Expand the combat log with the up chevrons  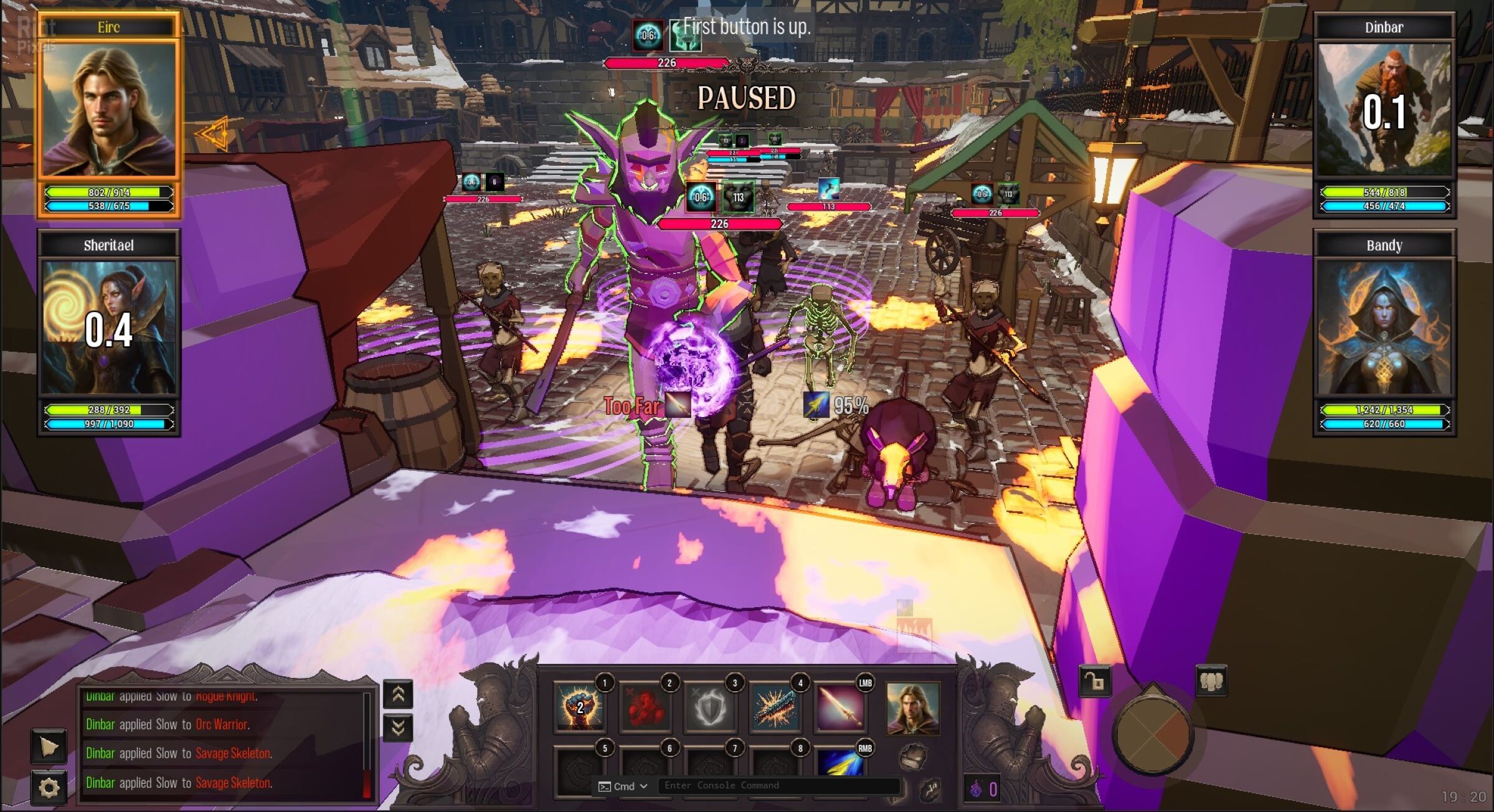click(398, 694)
